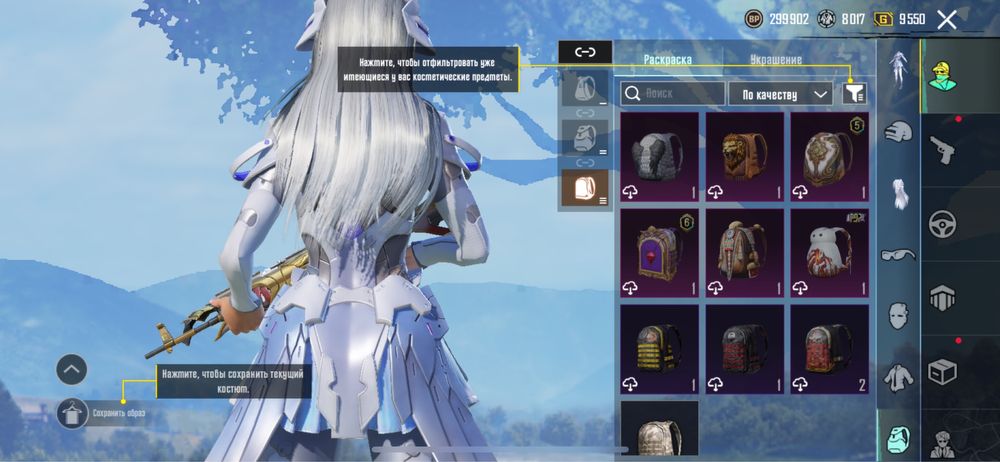
Task: Open the По качеству sort dropdown
Action: [x=780, y=94]
